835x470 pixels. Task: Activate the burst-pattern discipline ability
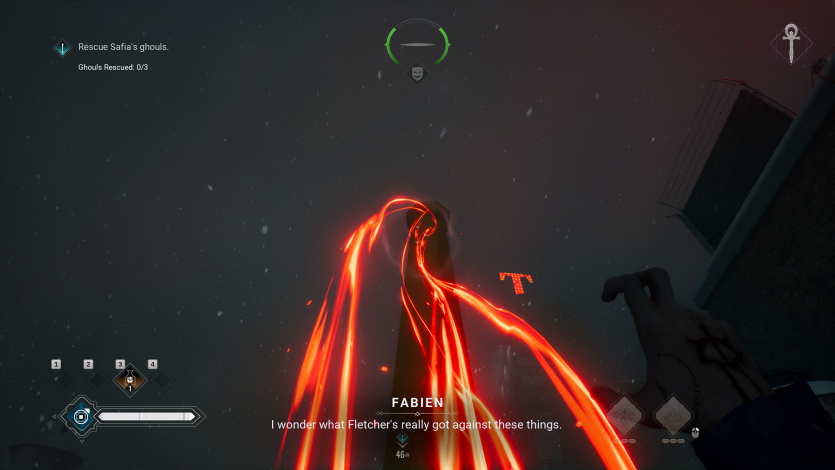point(624,414)
